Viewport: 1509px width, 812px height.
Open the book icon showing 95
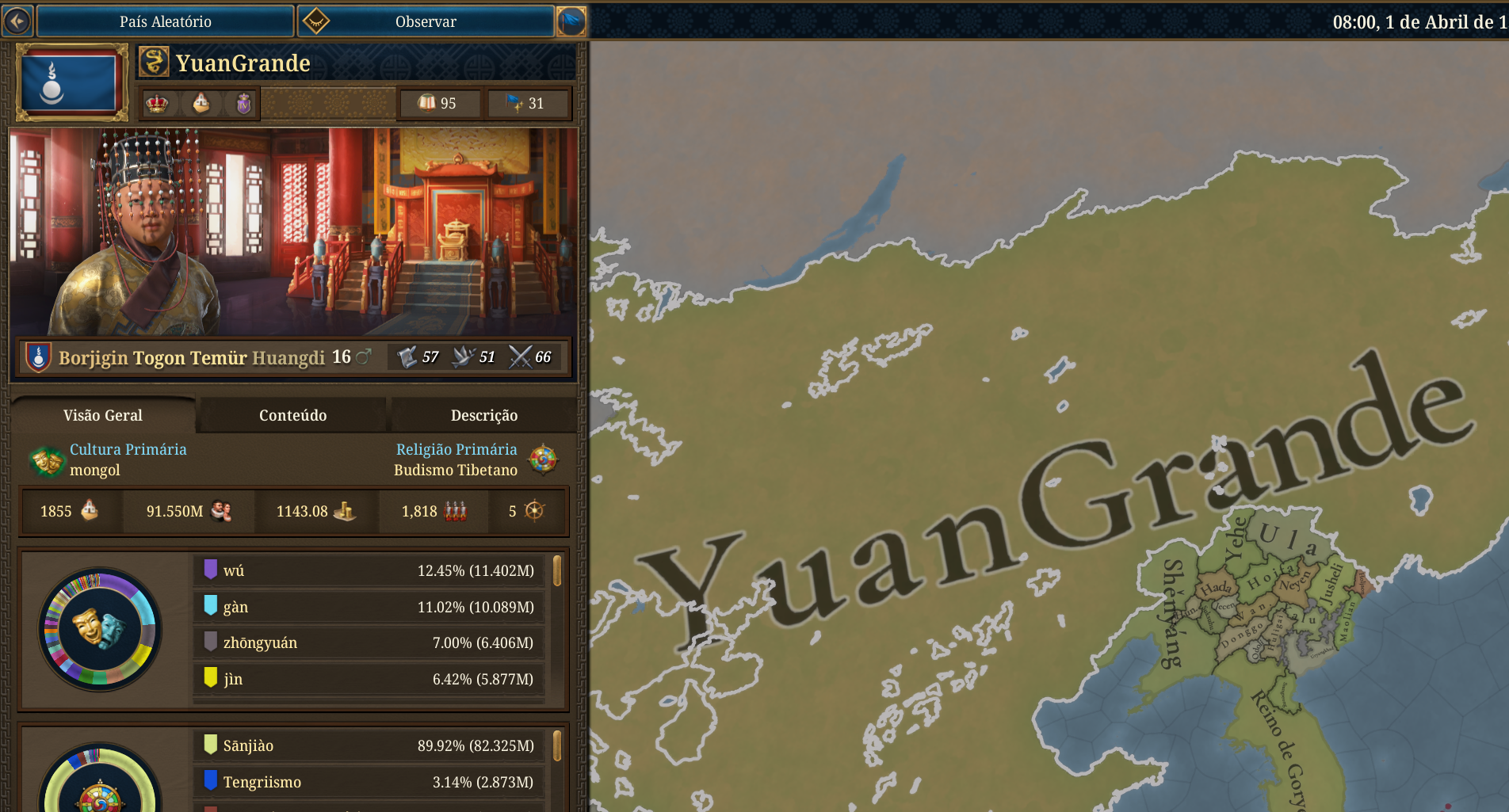point(426,102)
